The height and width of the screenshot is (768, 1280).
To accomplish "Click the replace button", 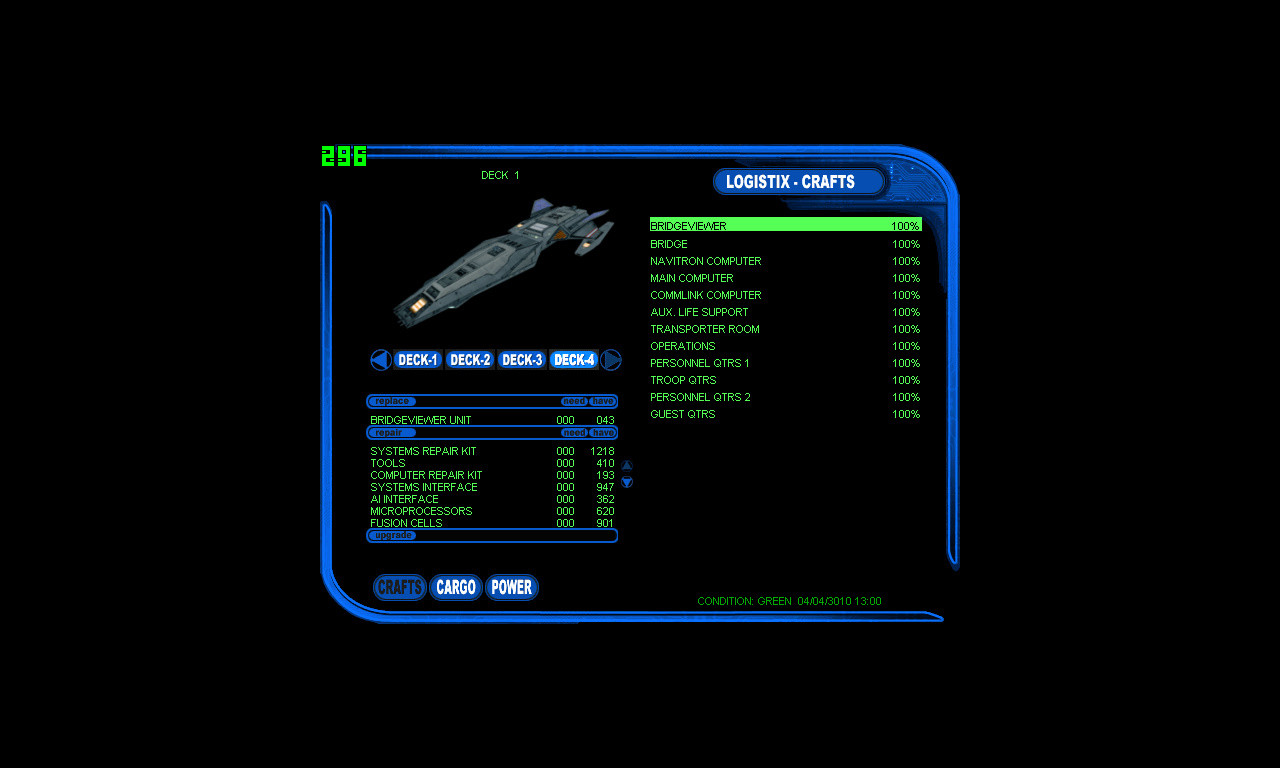I will coord(391,400).
